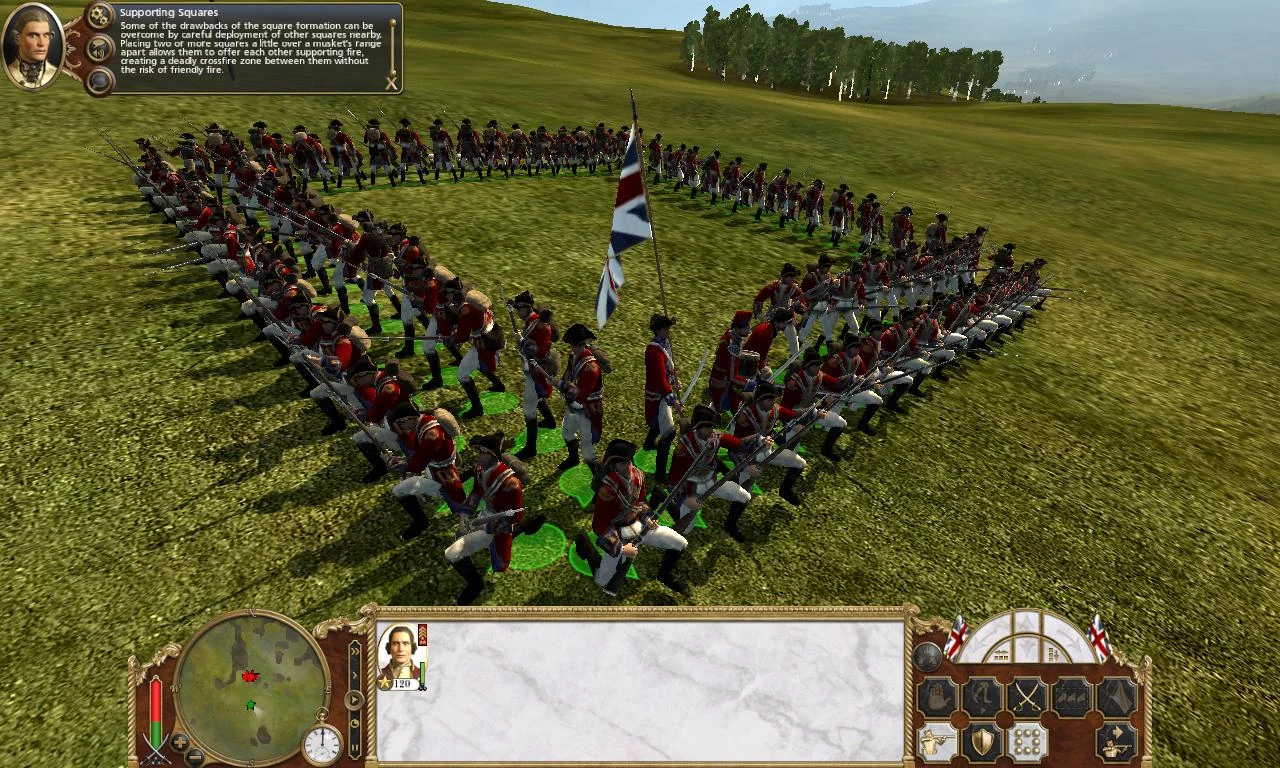This screenshot has height=768, width=1280.
Task: Toggle guard mode with the shield icon
Action: click(x=983, y=740)
